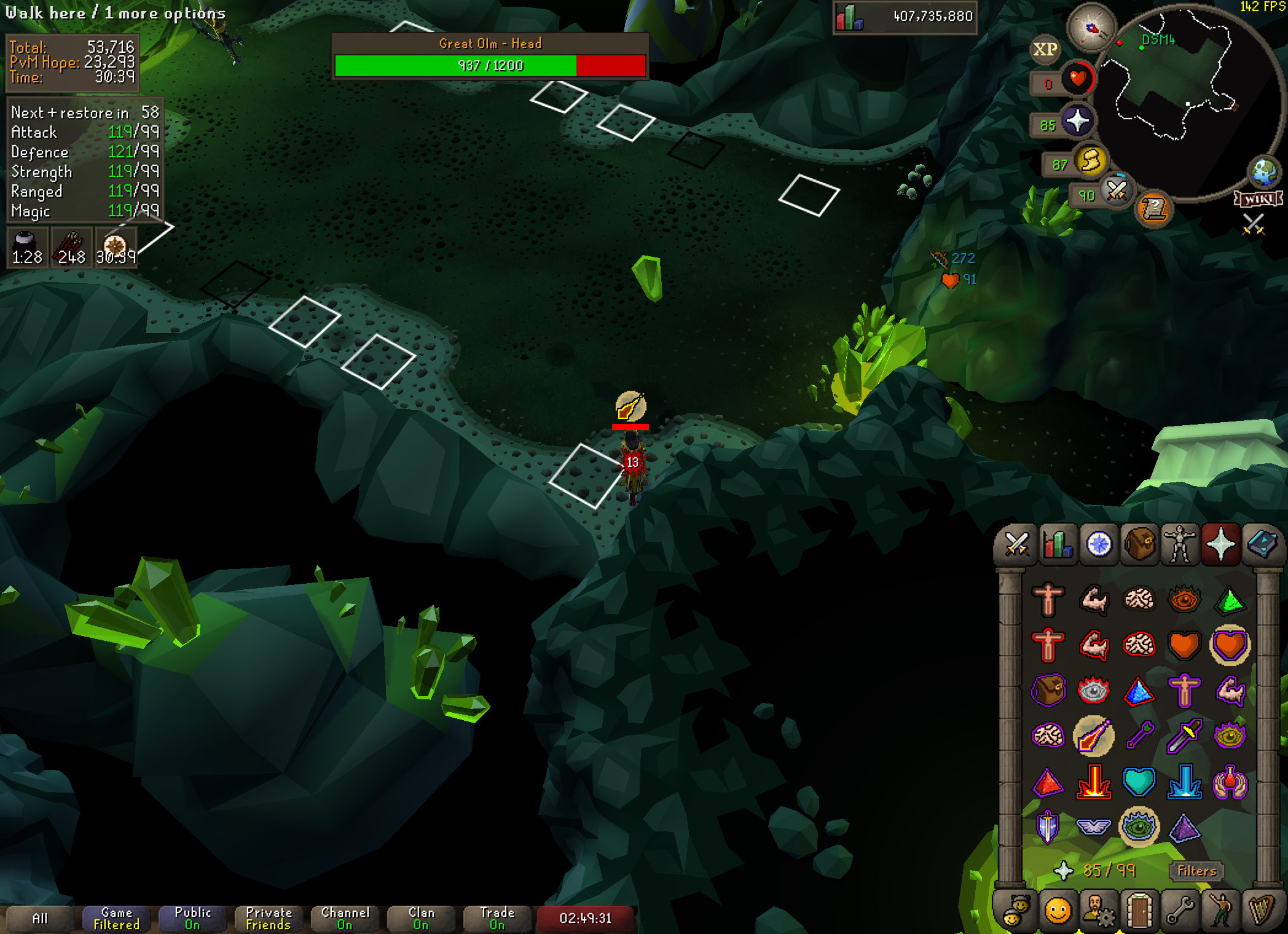Activate the Protect from Missiles arrow prayer

point(1139,736)
